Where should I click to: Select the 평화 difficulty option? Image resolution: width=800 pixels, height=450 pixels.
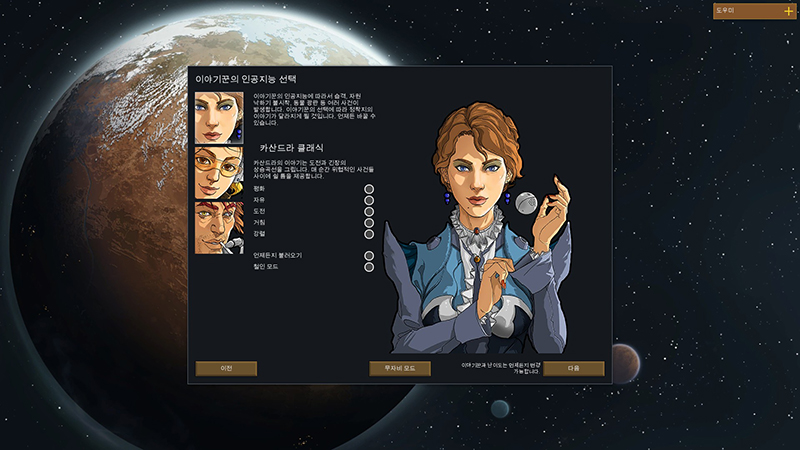click(369, 188)
